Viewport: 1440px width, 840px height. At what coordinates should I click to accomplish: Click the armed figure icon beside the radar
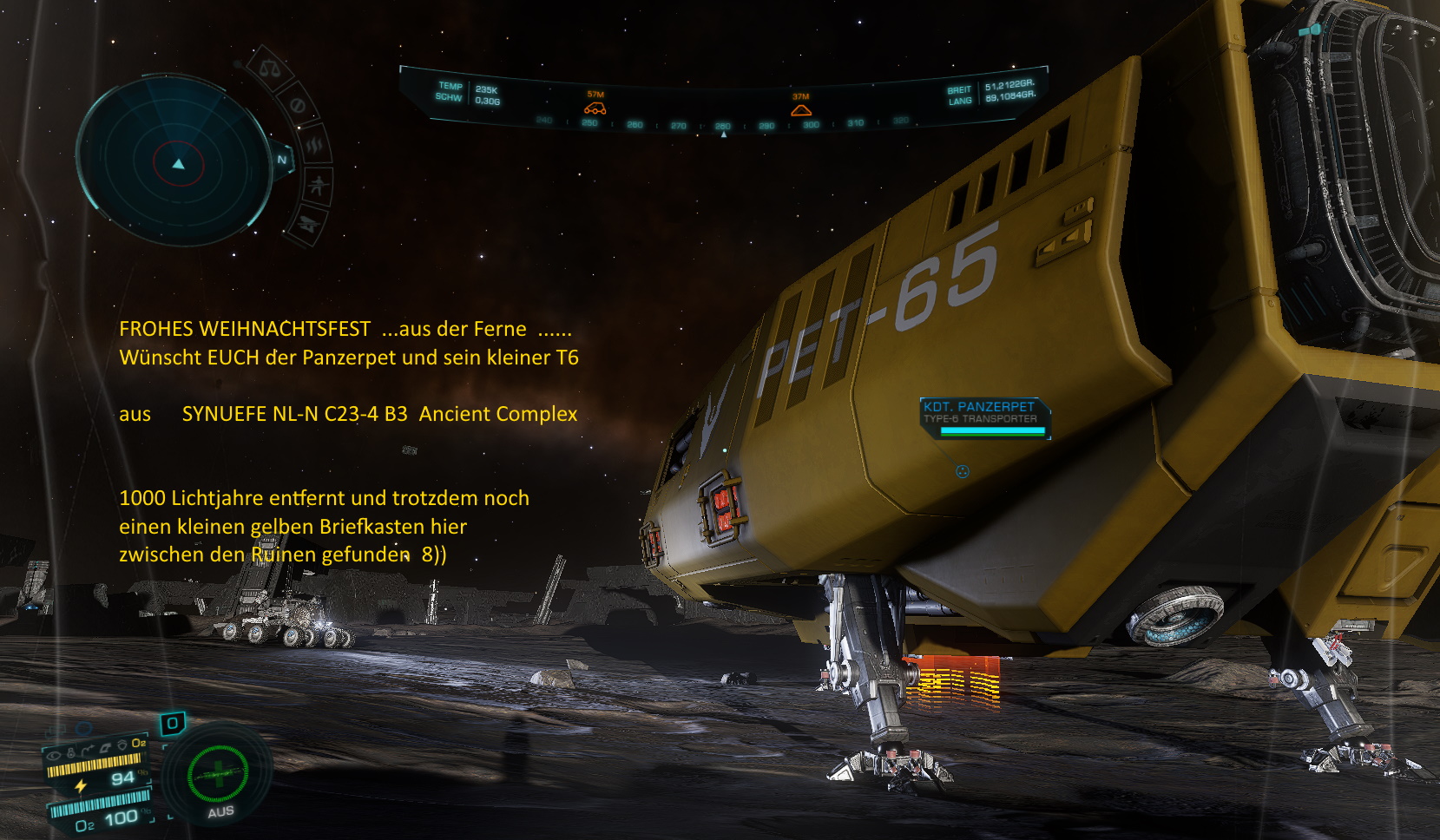[x=319, y=186]
